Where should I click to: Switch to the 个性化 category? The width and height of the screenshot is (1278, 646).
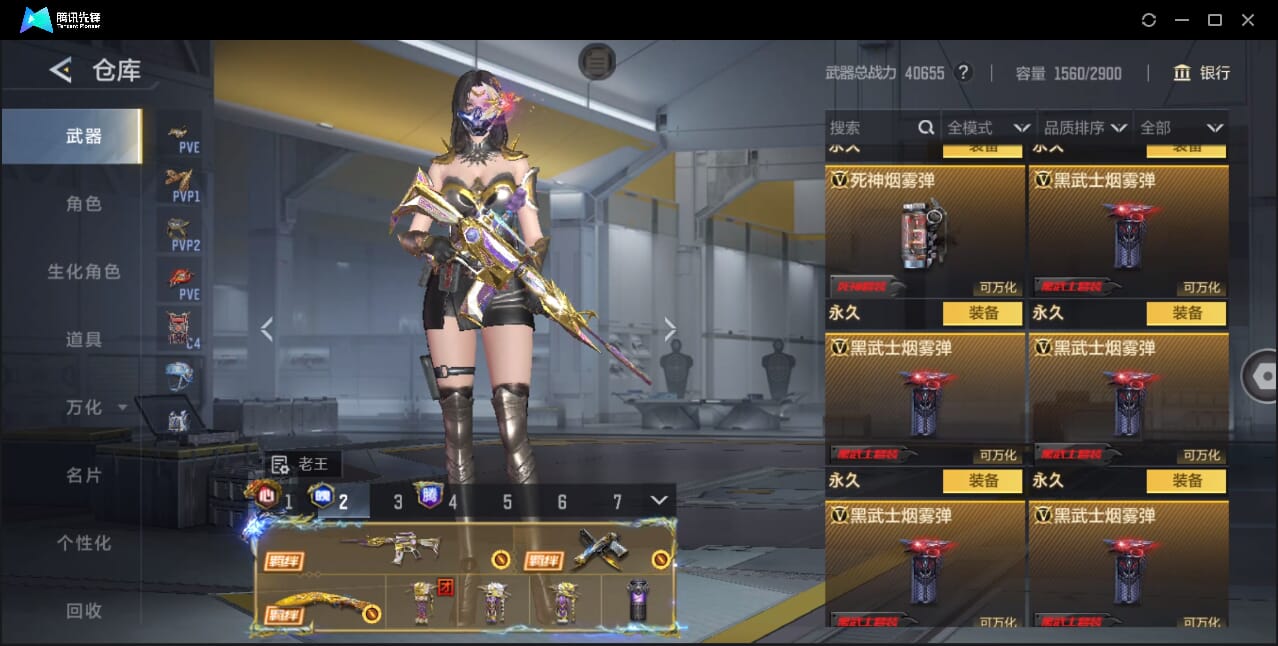[84, 544]
